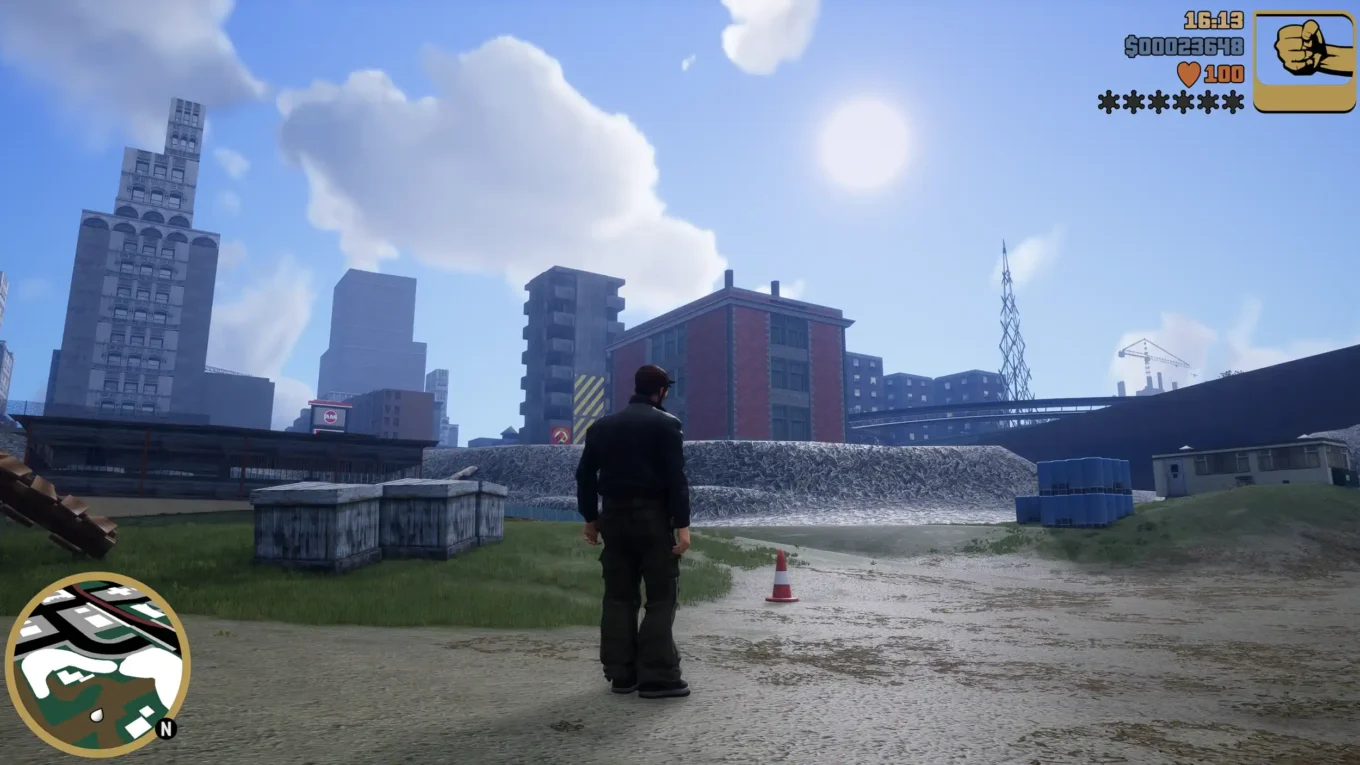1360x765 pixels.
Task: Click the orange traffic cone
Action: [x=782, y=578]
